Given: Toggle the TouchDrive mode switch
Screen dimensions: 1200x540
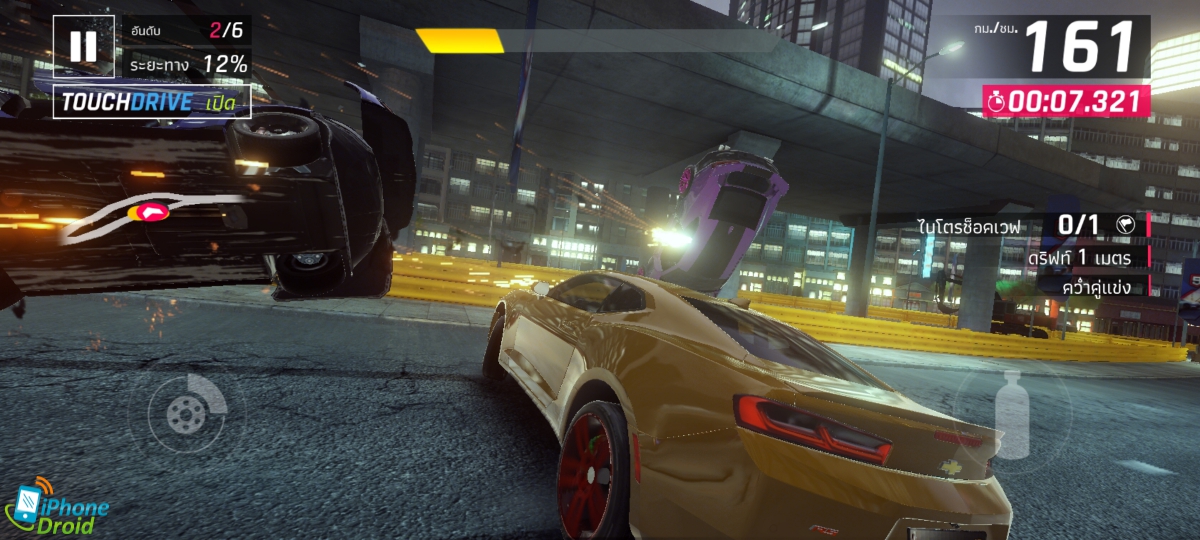Looking at the screenshot, I should 152,102.
